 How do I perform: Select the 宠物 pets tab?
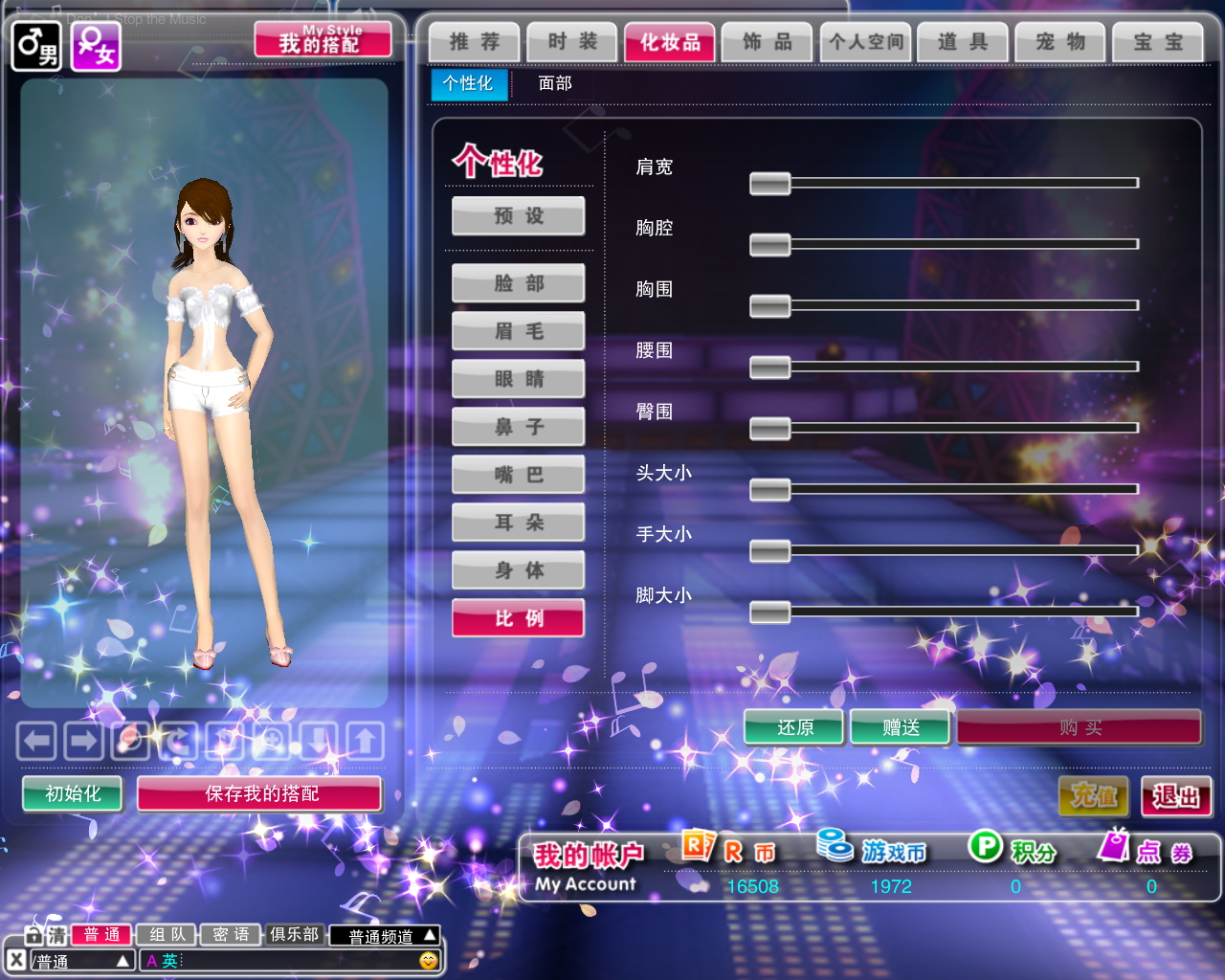(x=1060, y=42)
